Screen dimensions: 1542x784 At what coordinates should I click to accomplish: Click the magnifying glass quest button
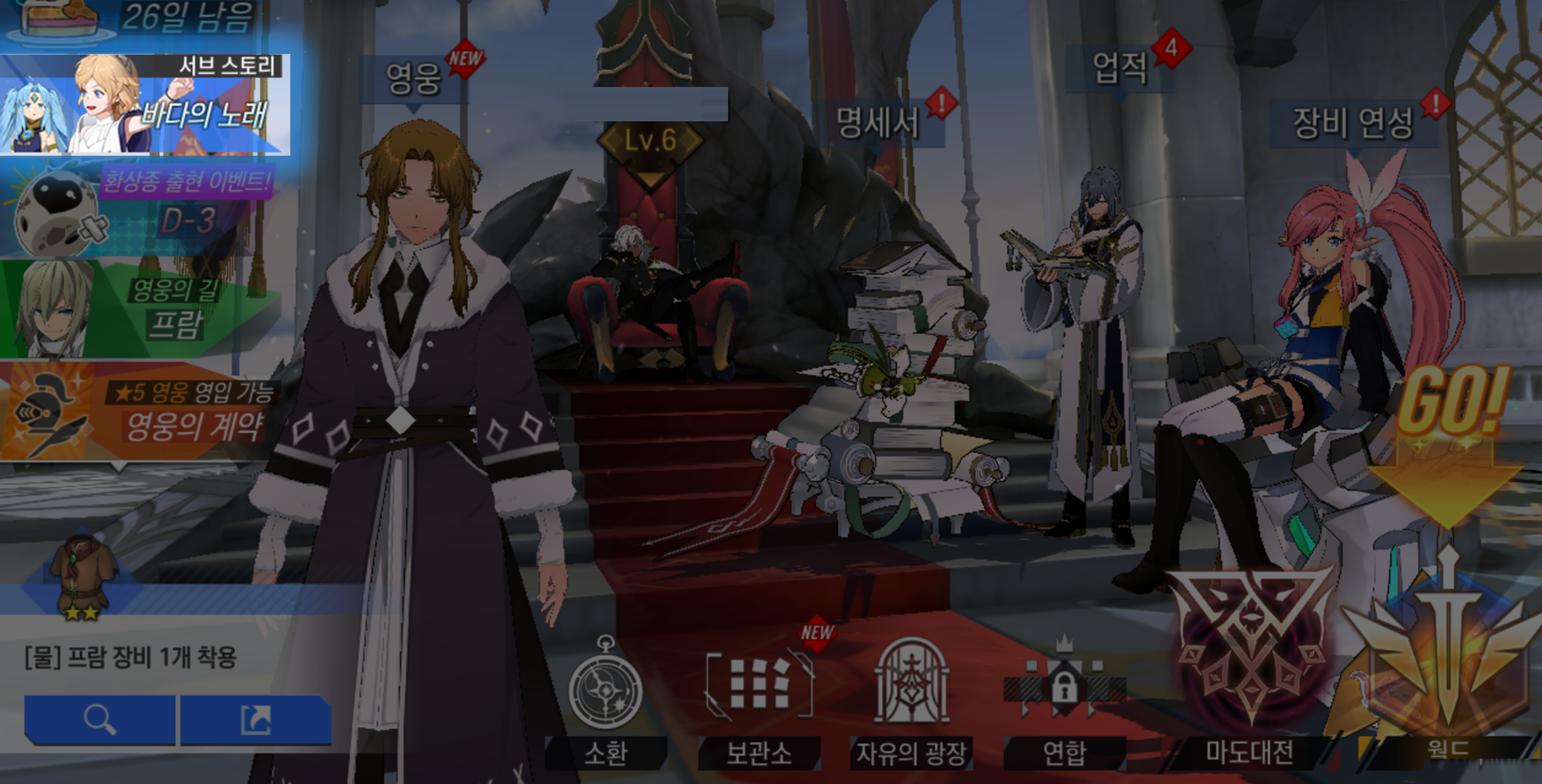[100, 720]
